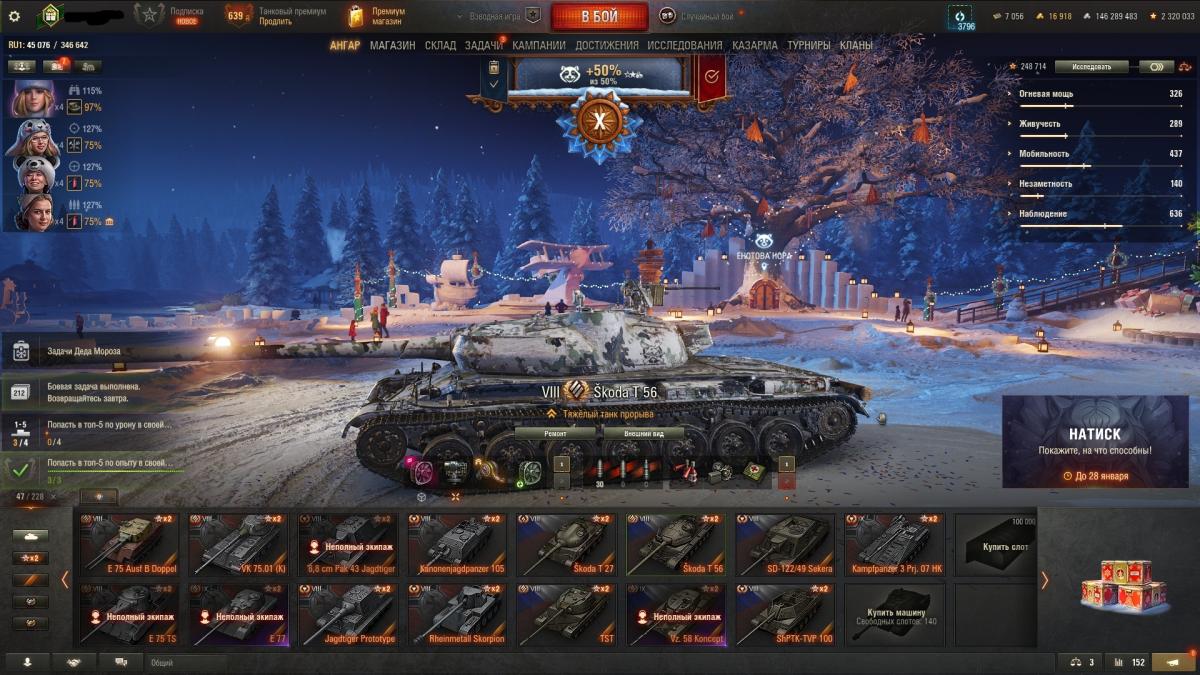Open the МАГАЗИН tab
The image size is (1200, 675).
tap(392, 46)
